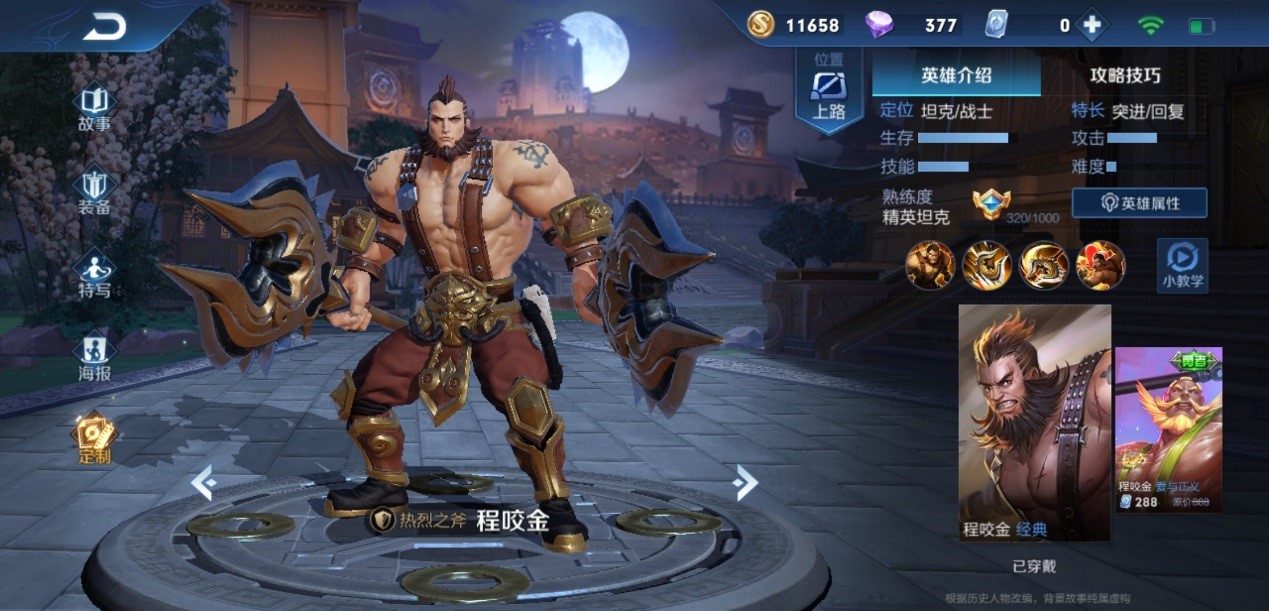Open the 故事 story section
This screenshot has width=1269, height=611.
[95, 109]
